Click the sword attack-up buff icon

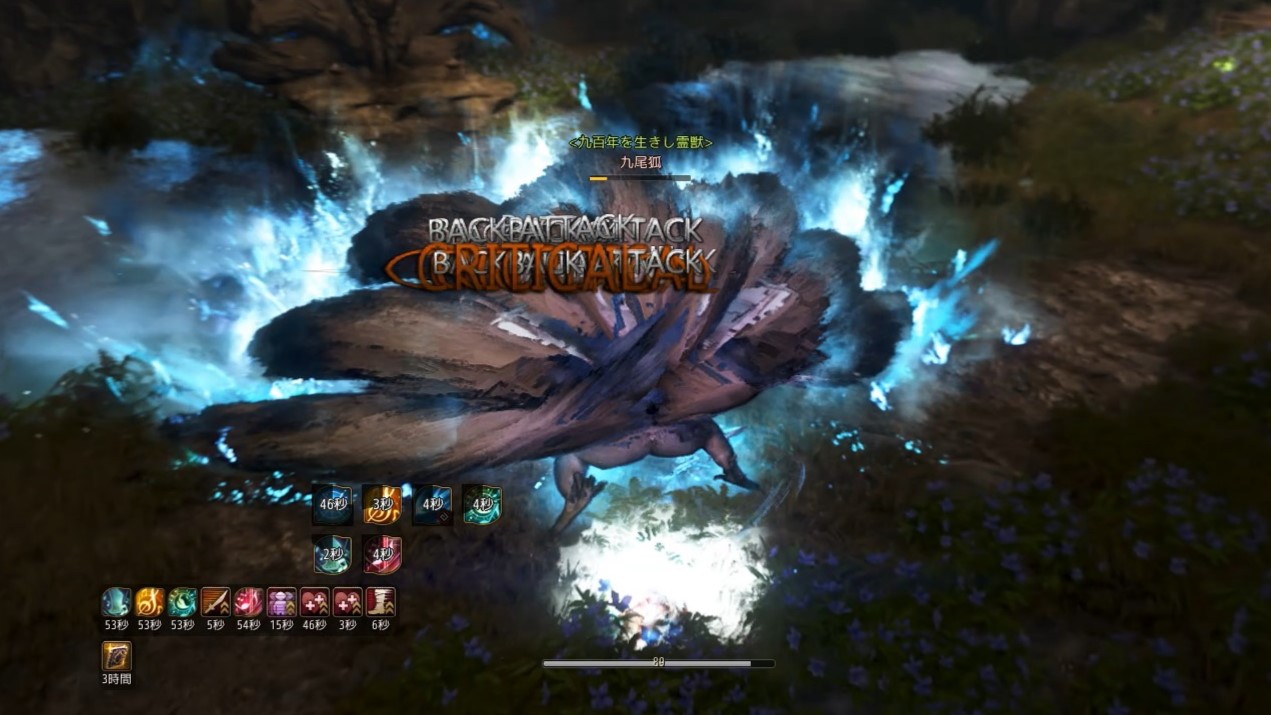(215, 602)
